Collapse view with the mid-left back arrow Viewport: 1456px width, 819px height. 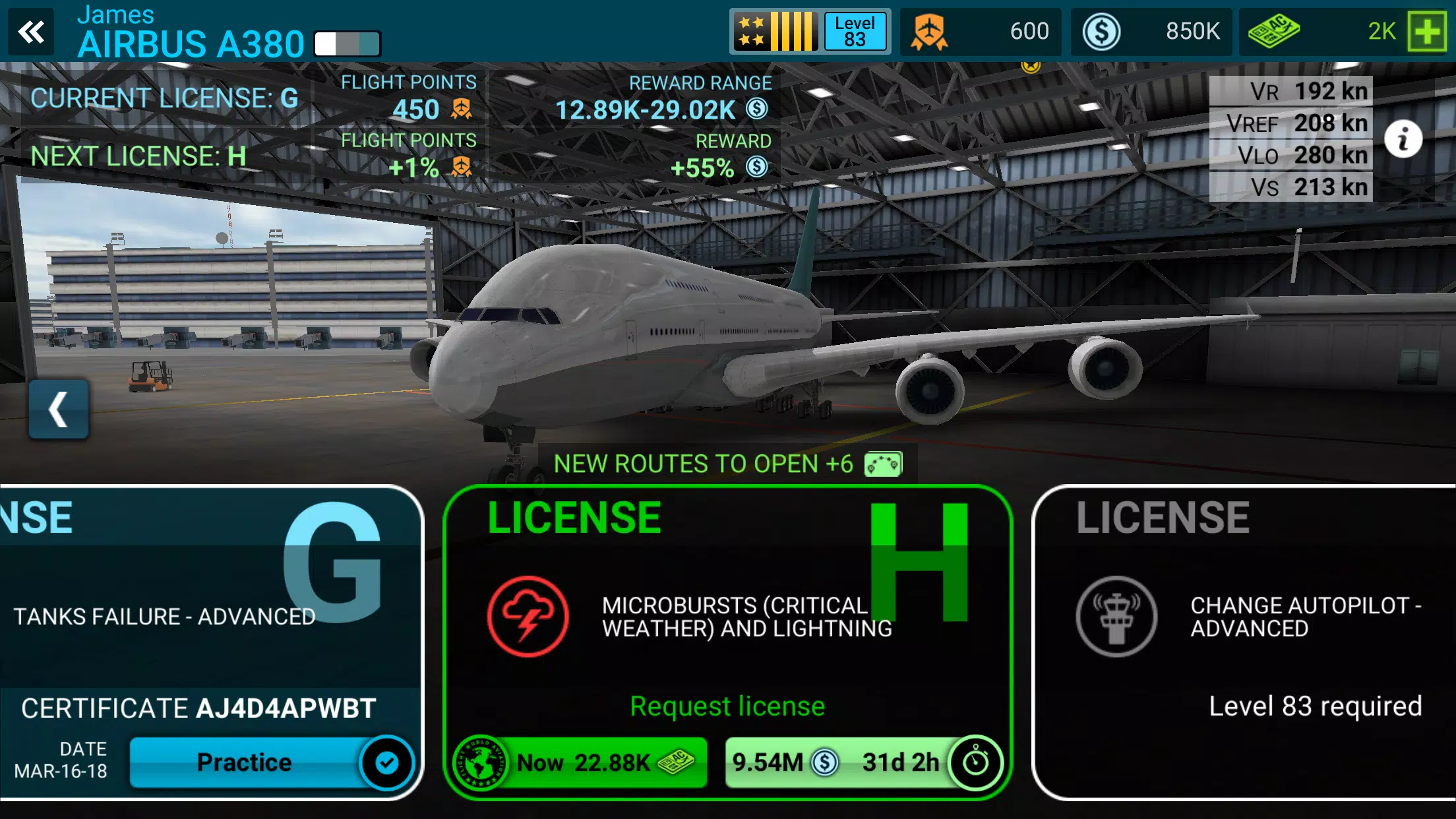coord(58,408)
